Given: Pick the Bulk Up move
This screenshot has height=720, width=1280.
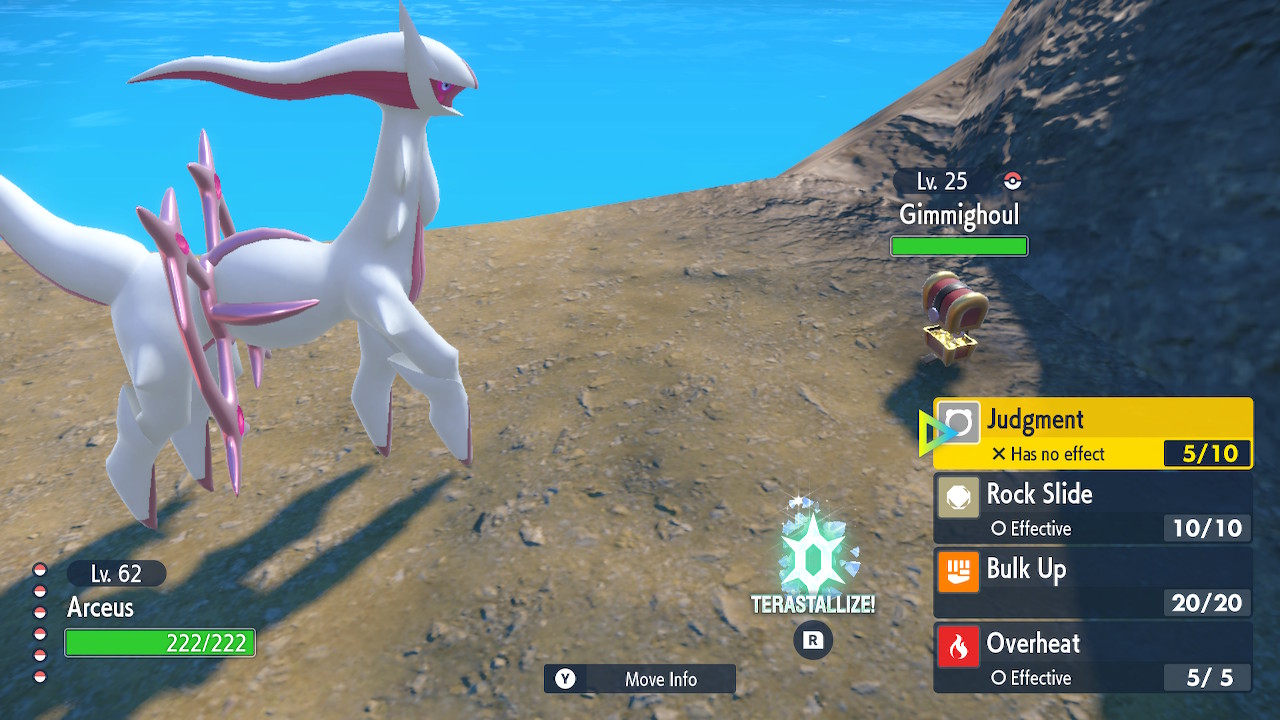Looking at the screenshot, I should pos(1092,584).
